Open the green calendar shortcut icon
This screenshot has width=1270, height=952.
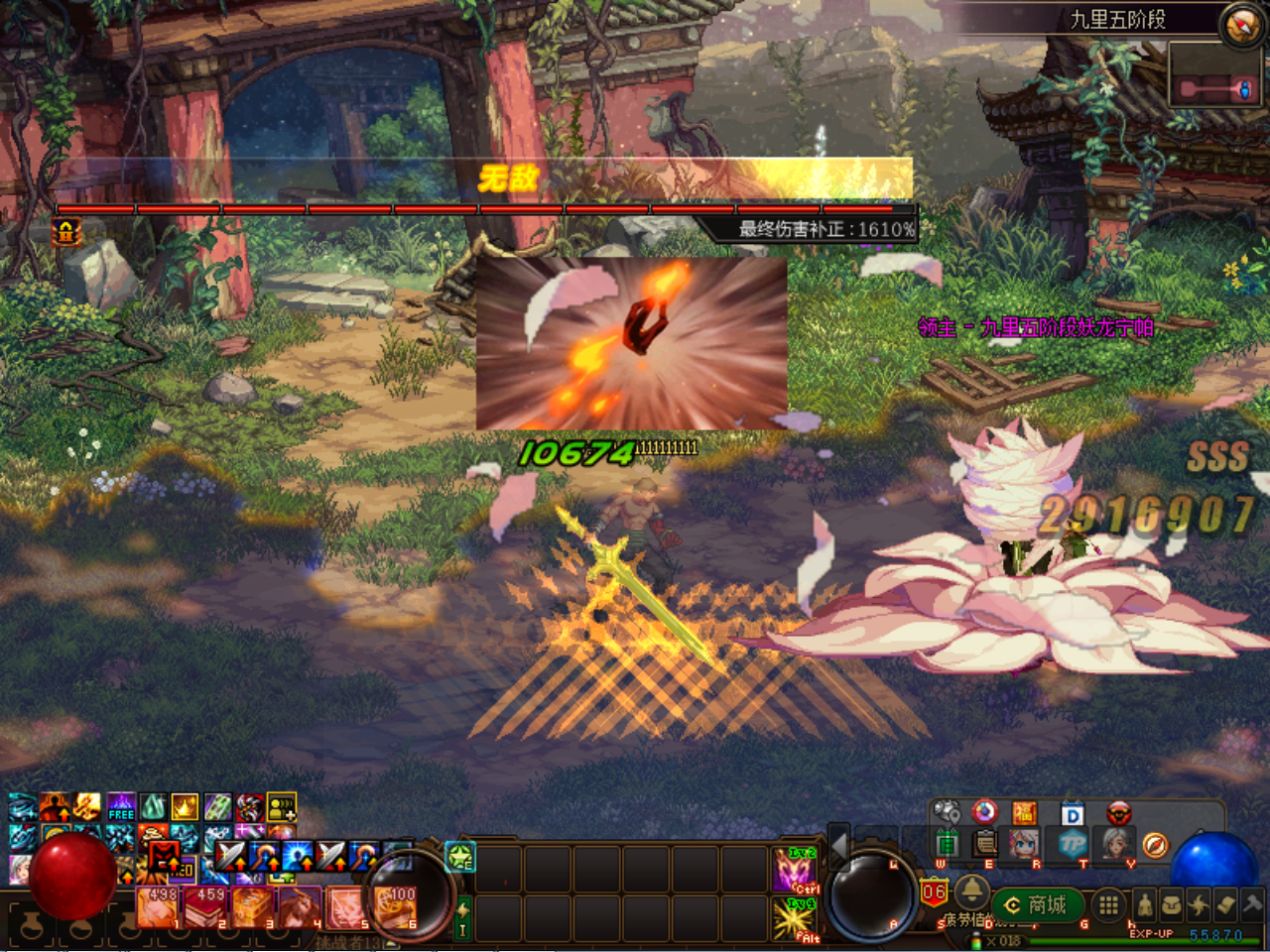coord(947,844)
